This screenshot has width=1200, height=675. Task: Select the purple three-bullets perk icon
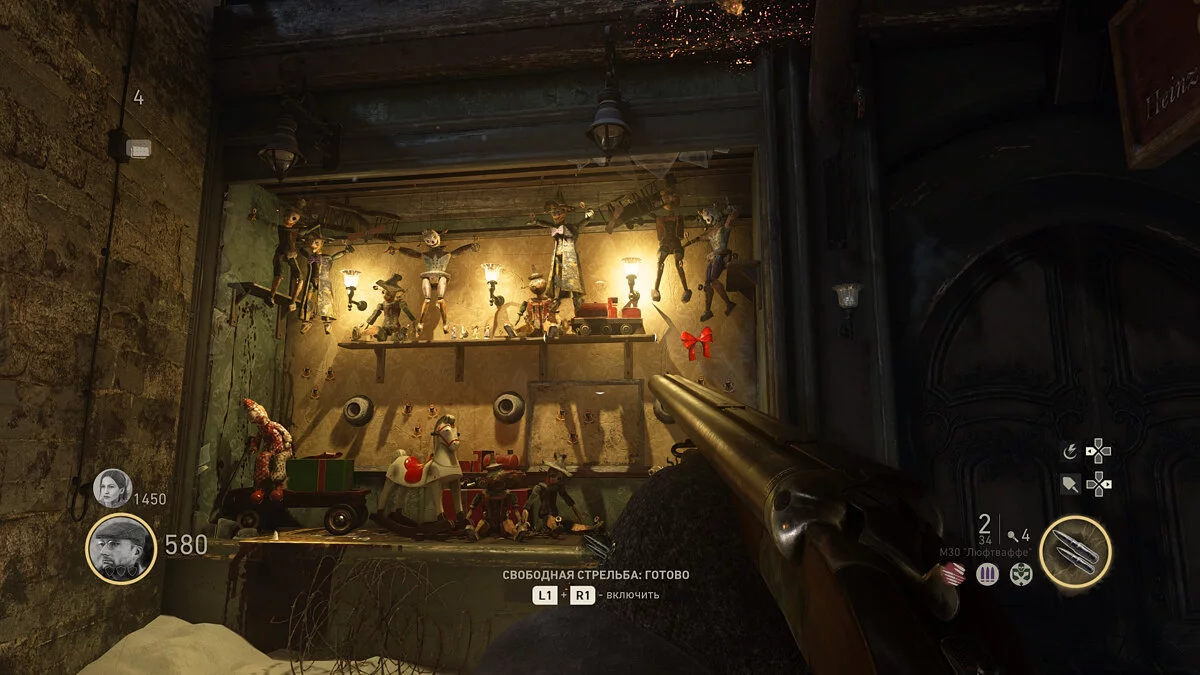coord(987,574)
